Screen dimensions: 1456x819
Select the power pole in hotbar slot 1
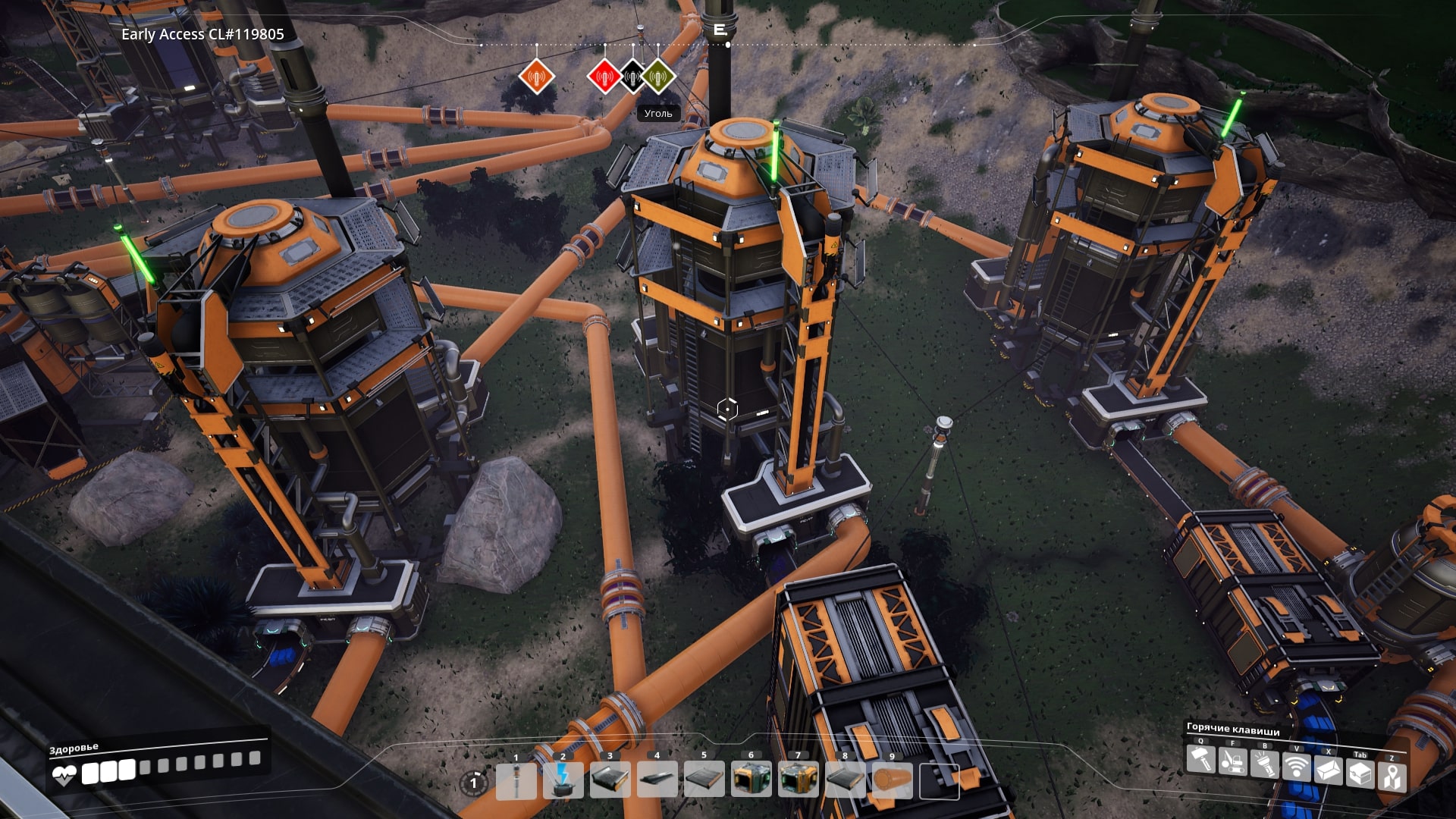coord(516,781)
